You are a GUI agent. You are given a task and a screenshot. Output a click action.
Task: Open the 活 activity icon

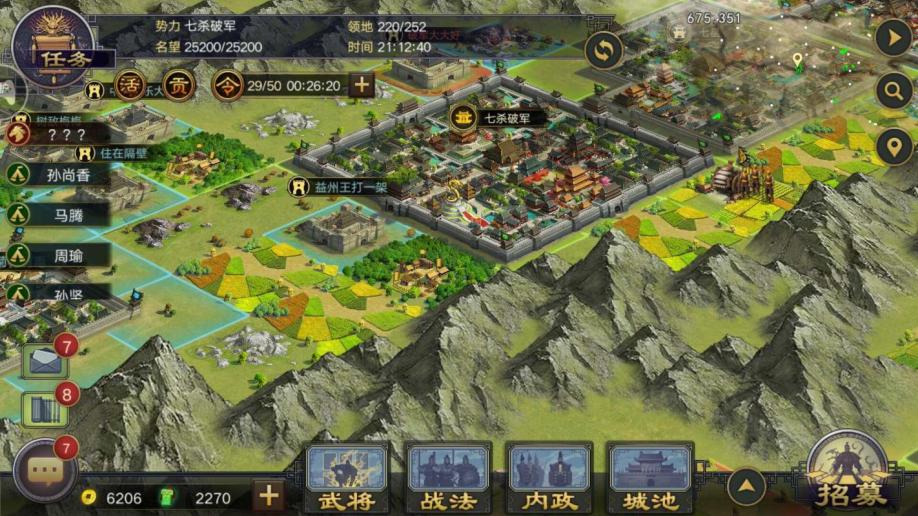130,85
